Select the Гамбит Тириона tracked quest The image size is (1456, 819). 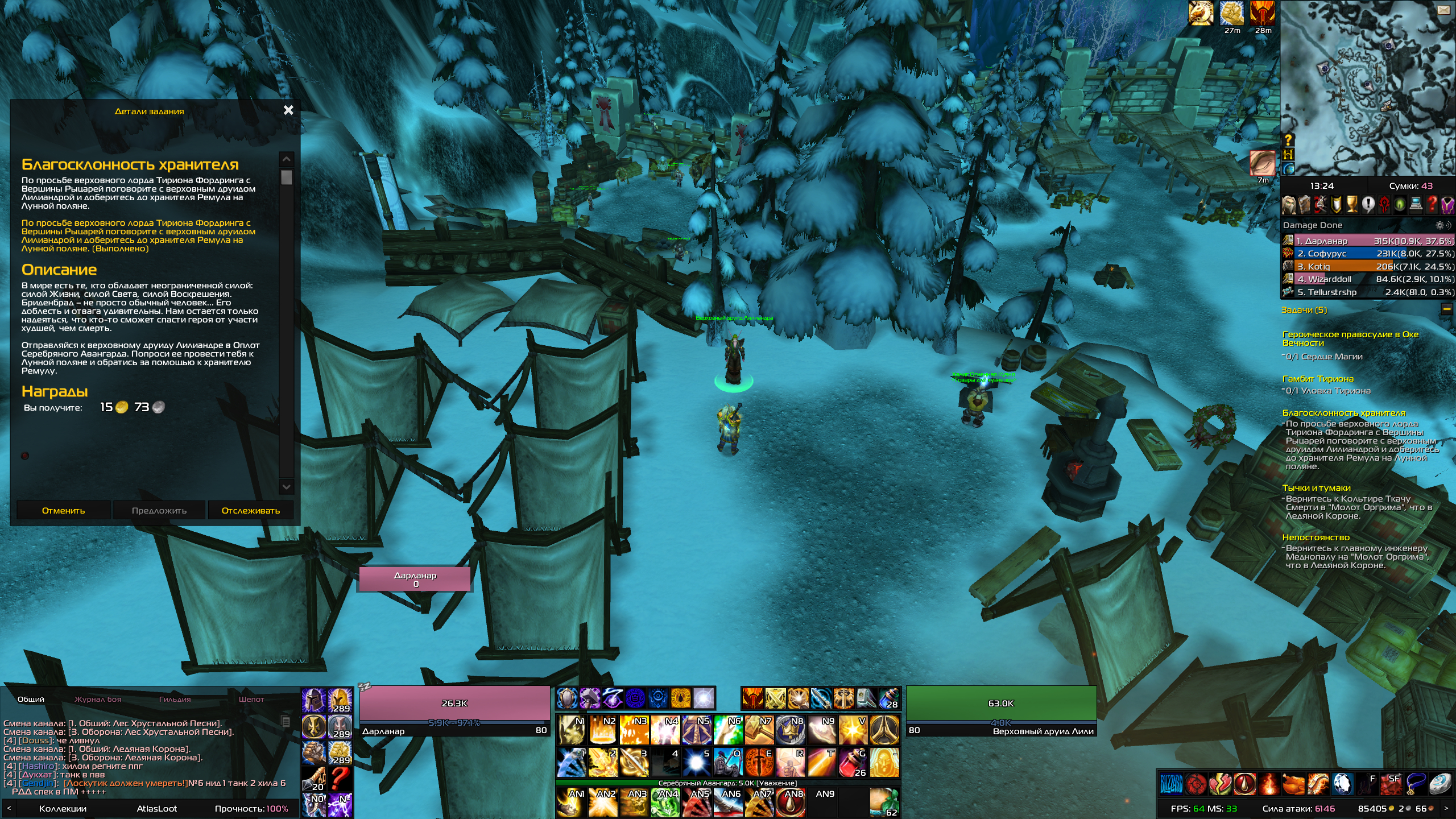pos(1318,379)
